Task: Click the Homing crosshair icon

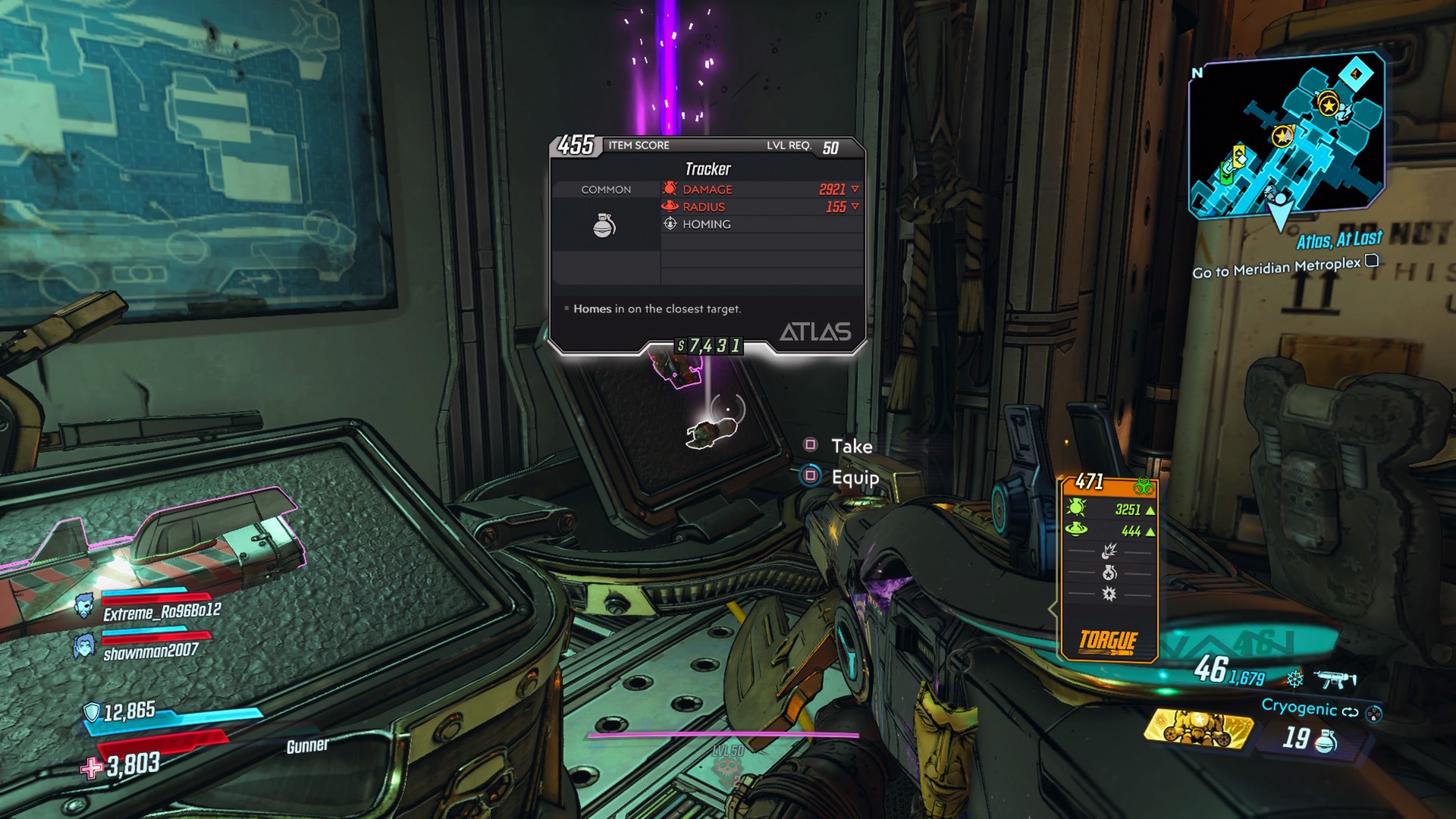Action: (670, 224)
